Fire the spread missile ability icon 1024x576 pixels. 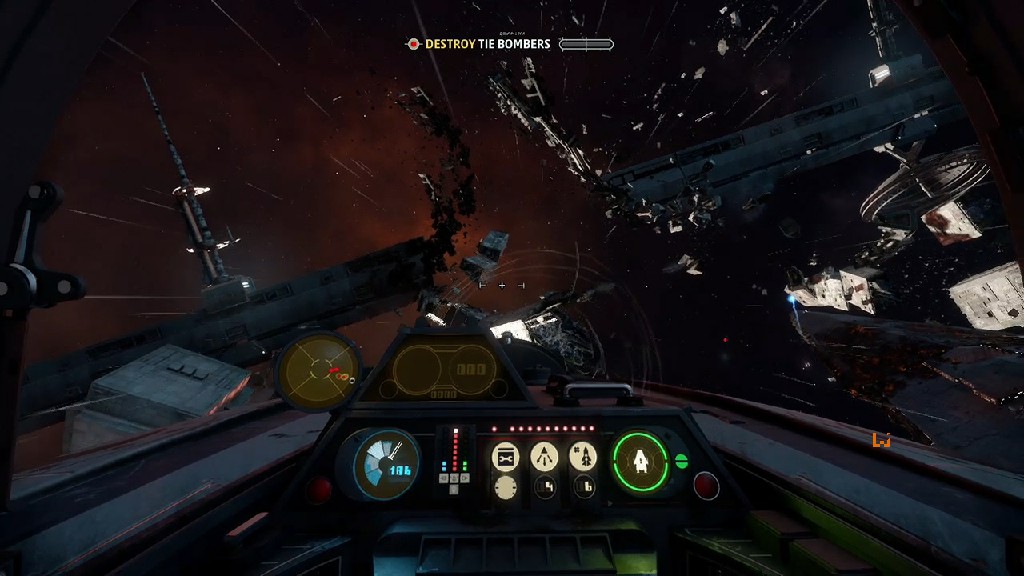click(544, 457)
